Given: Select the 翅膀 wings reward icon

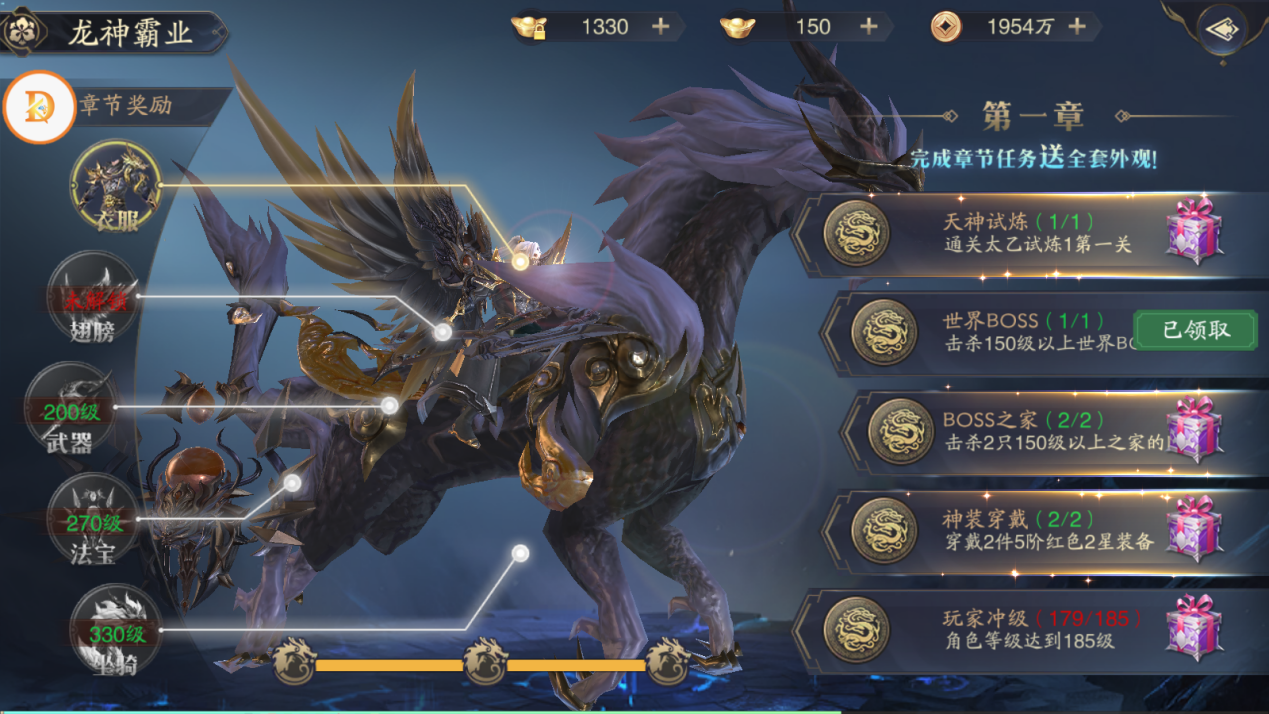Looking at the screenshot, I should point(93,297).
